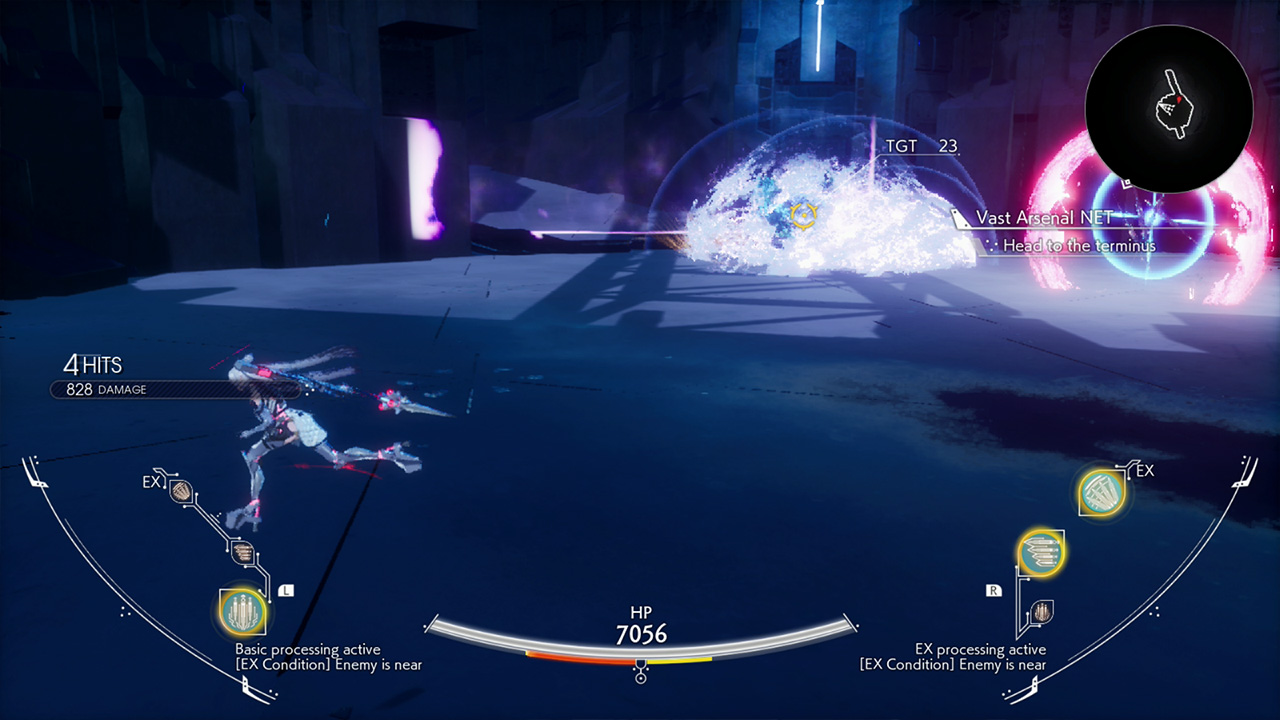Select the glowing R skill icon
This screenshot has width=1280, height=720.
1041,553
